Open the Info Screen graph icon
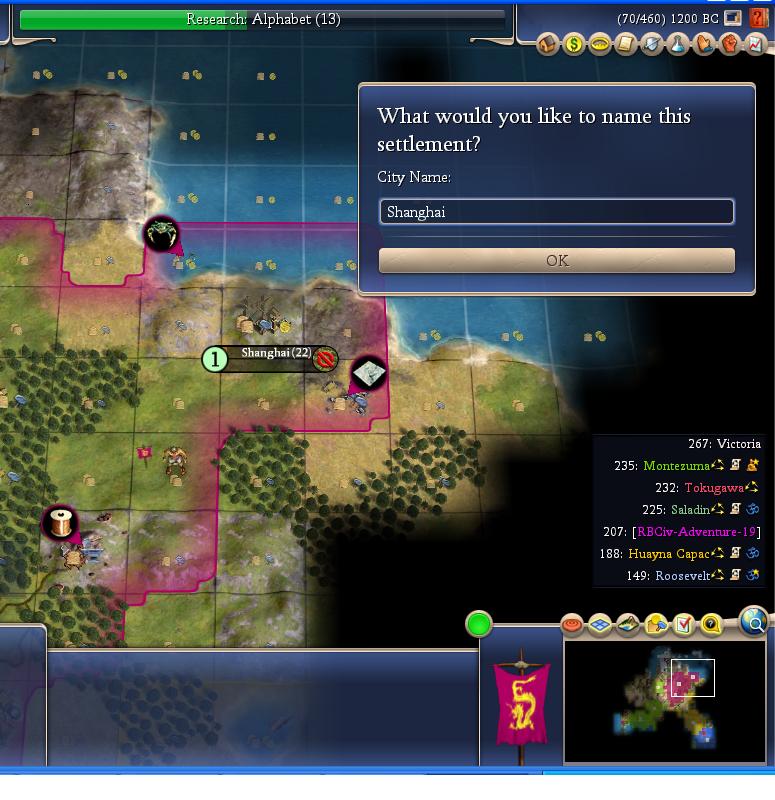Viewport: 775px width, 800px height. coord(756,45)
